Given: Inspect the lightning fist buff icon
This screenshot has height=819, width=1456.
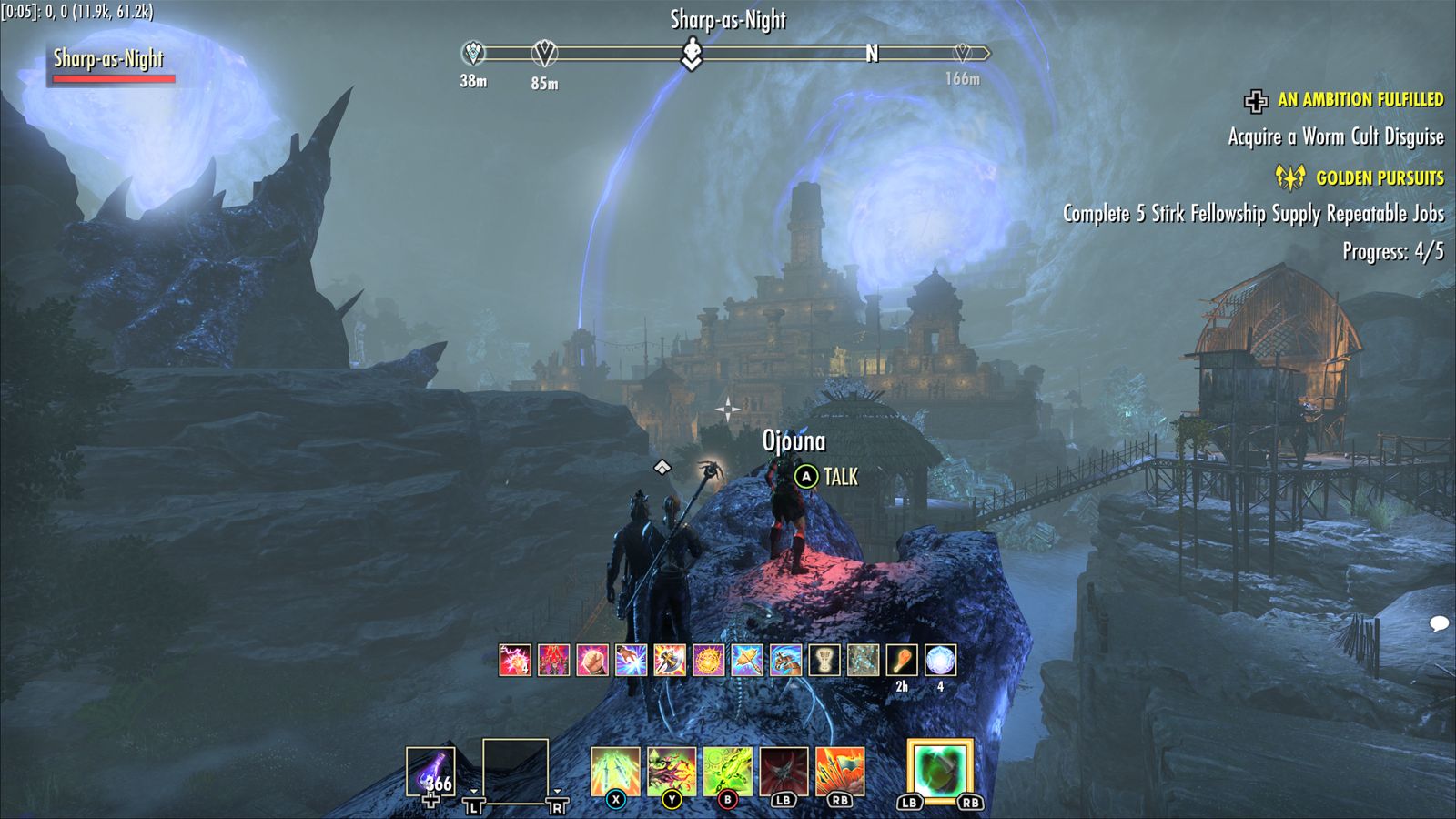Looking at the screenshot, I should point(515,661).
